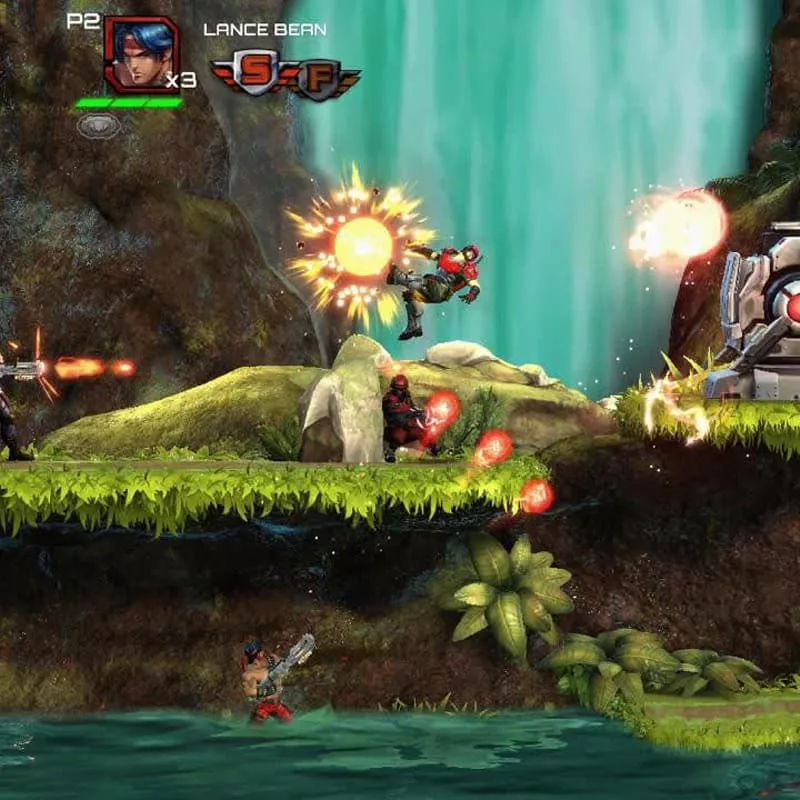Click Lance Bean's character portrait
800x800 pixels.
pyautogui.click(x=140, y=55)
